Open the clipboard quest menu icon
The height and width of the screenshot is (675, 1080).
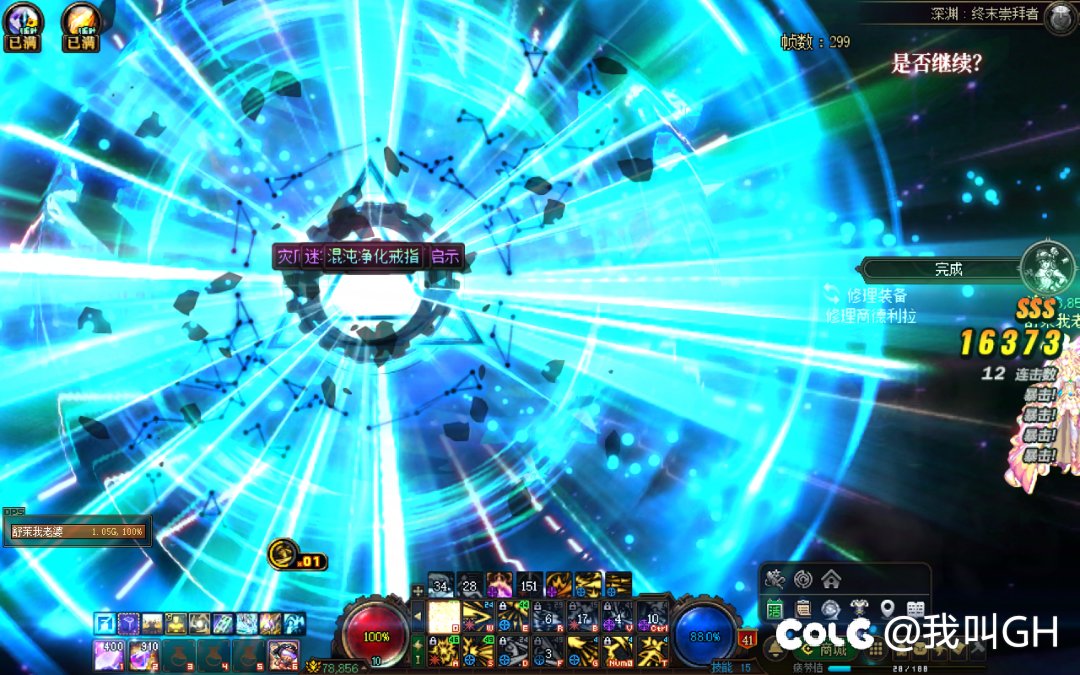(803, 608)
